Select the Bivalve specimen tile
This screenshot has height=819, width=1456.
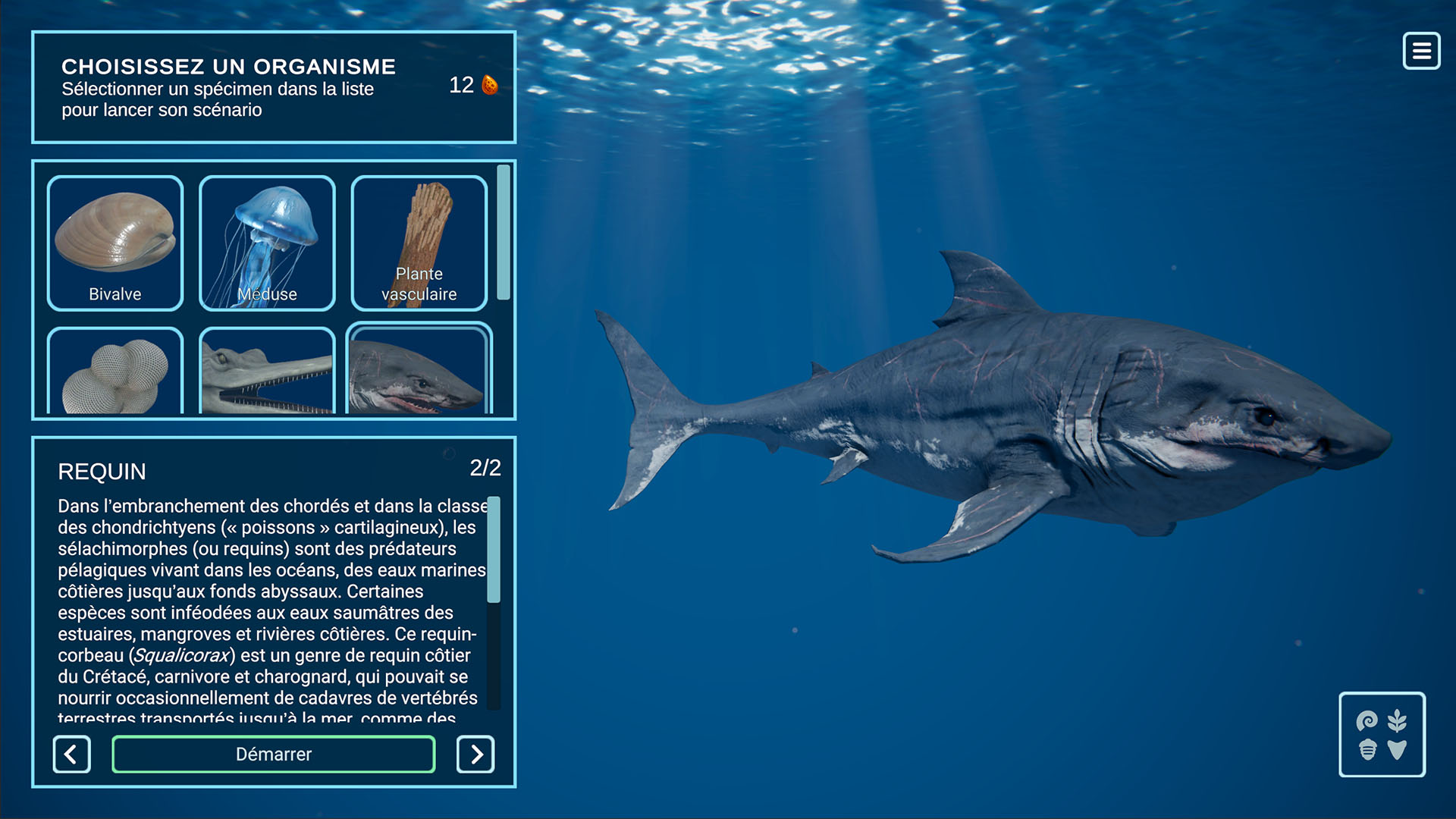click(115, 243)
